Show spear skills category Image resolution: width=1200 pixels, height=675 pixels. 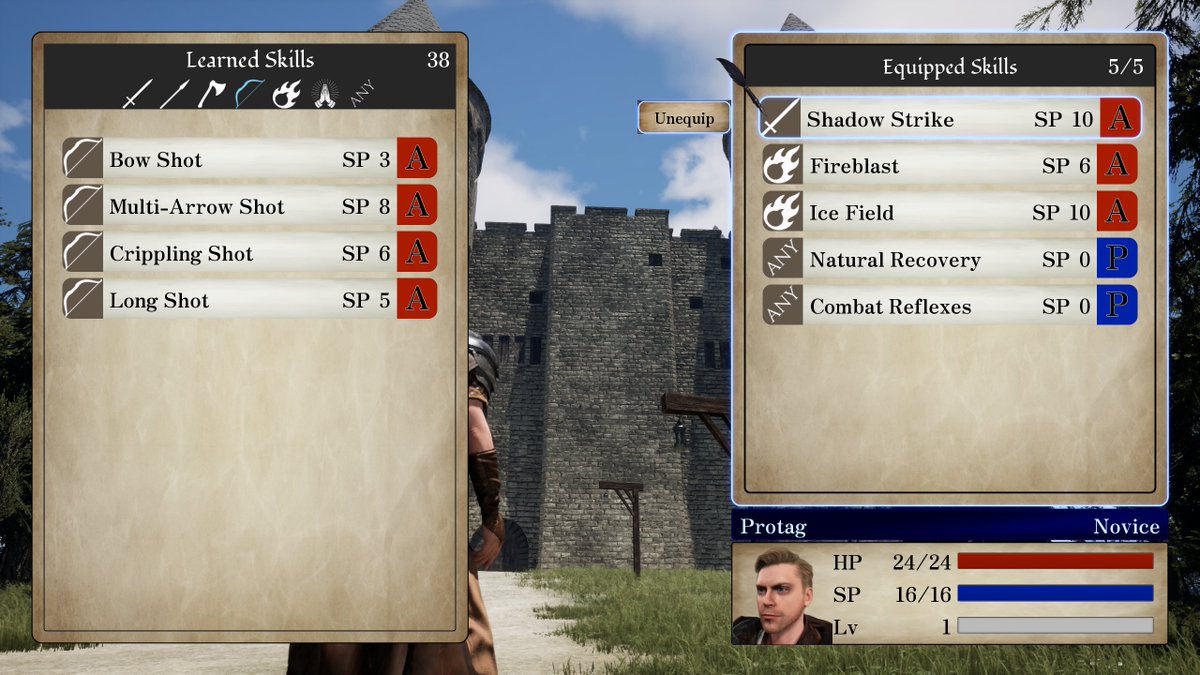click(x=174, y=94)
